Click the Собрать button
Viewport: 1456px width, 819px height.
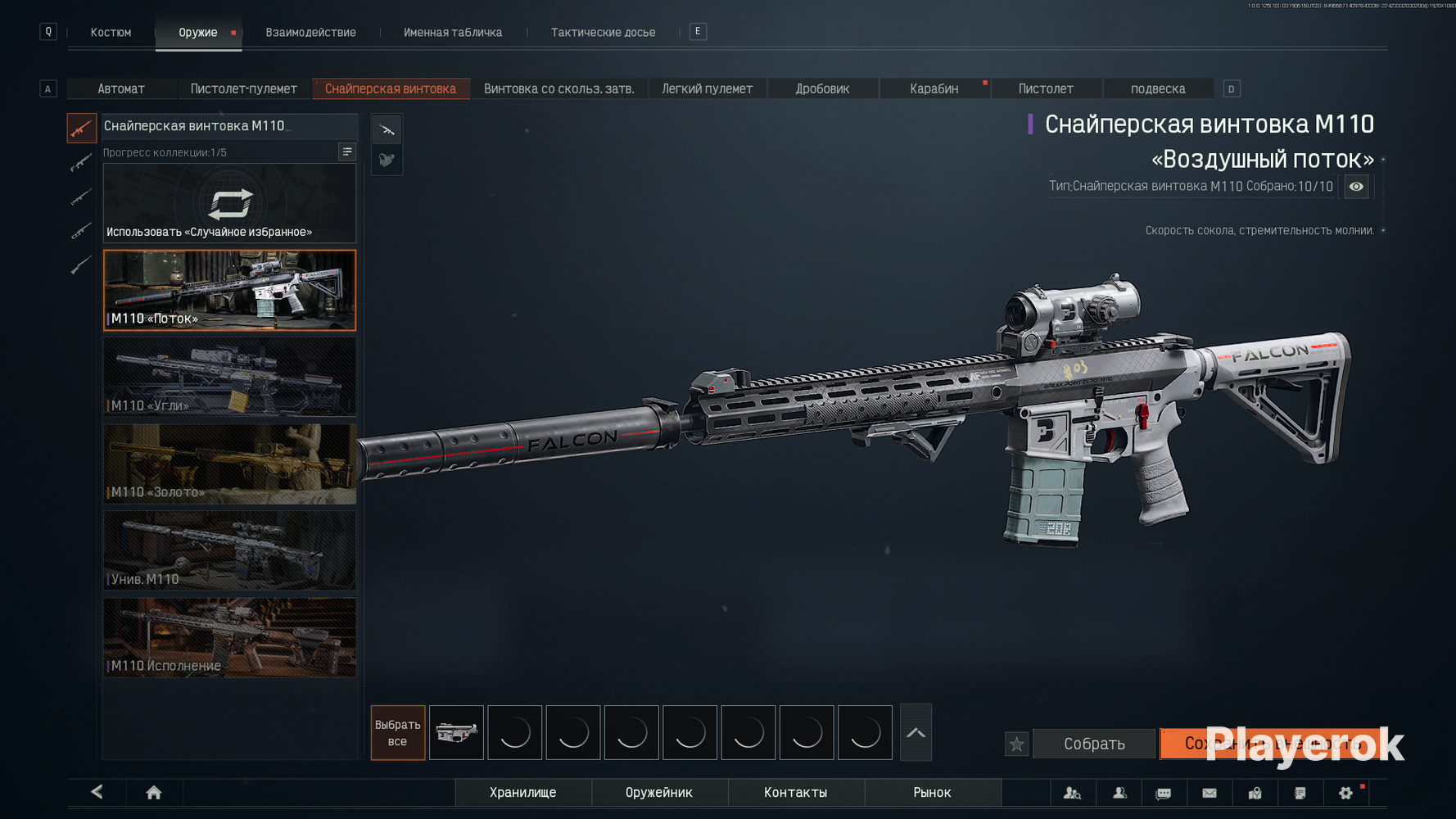pos(1094,744)
